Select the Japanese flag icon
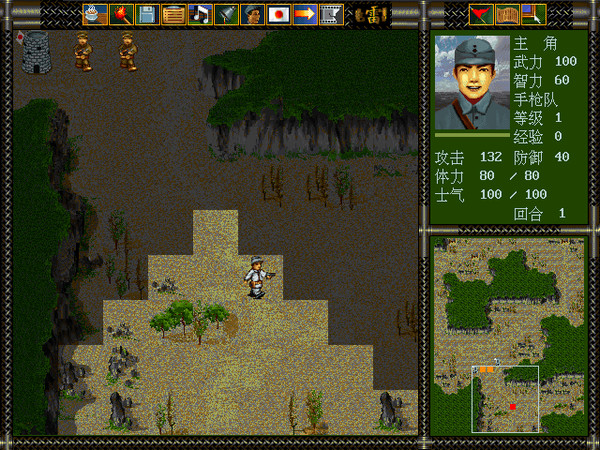The image size is (600, 450). 278,14
